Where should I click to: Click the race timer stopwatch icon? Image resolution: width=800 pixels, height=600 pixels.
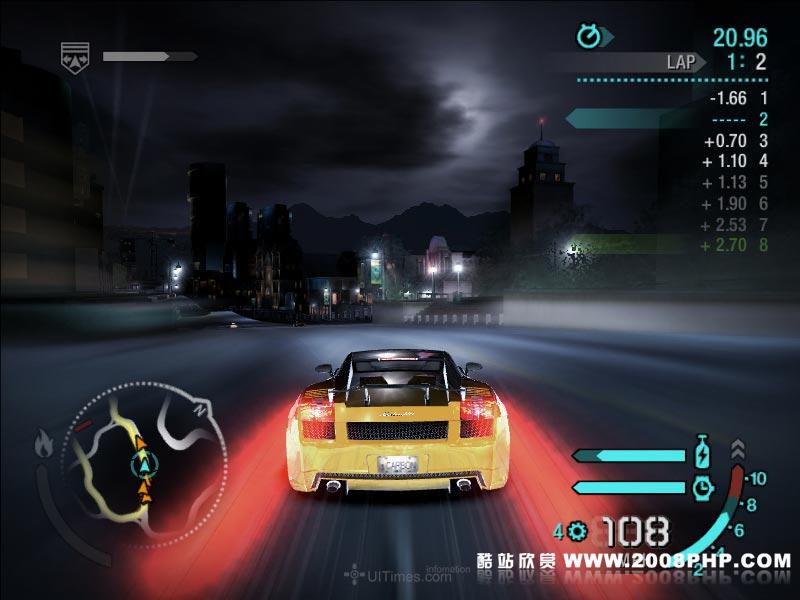pyautogui.click(x=590, y=37)
